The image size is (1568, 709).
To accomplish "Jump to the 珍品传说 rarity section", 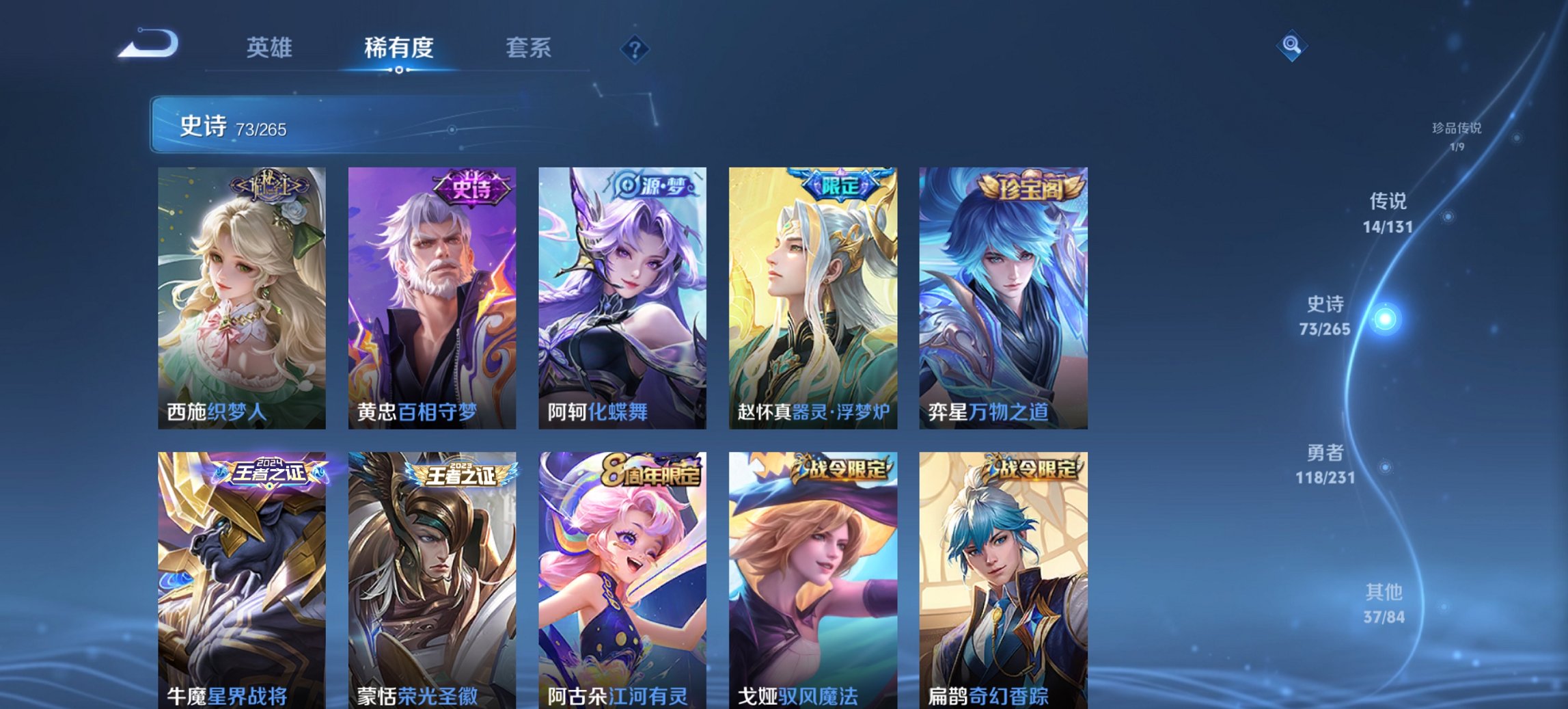I will coord(1459,135).
